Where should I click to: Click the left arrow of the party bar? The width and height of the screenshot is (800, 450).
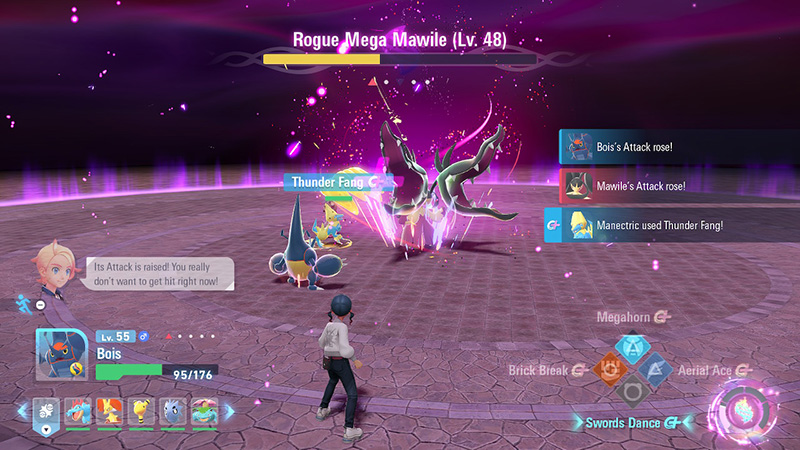click(21, 411)
